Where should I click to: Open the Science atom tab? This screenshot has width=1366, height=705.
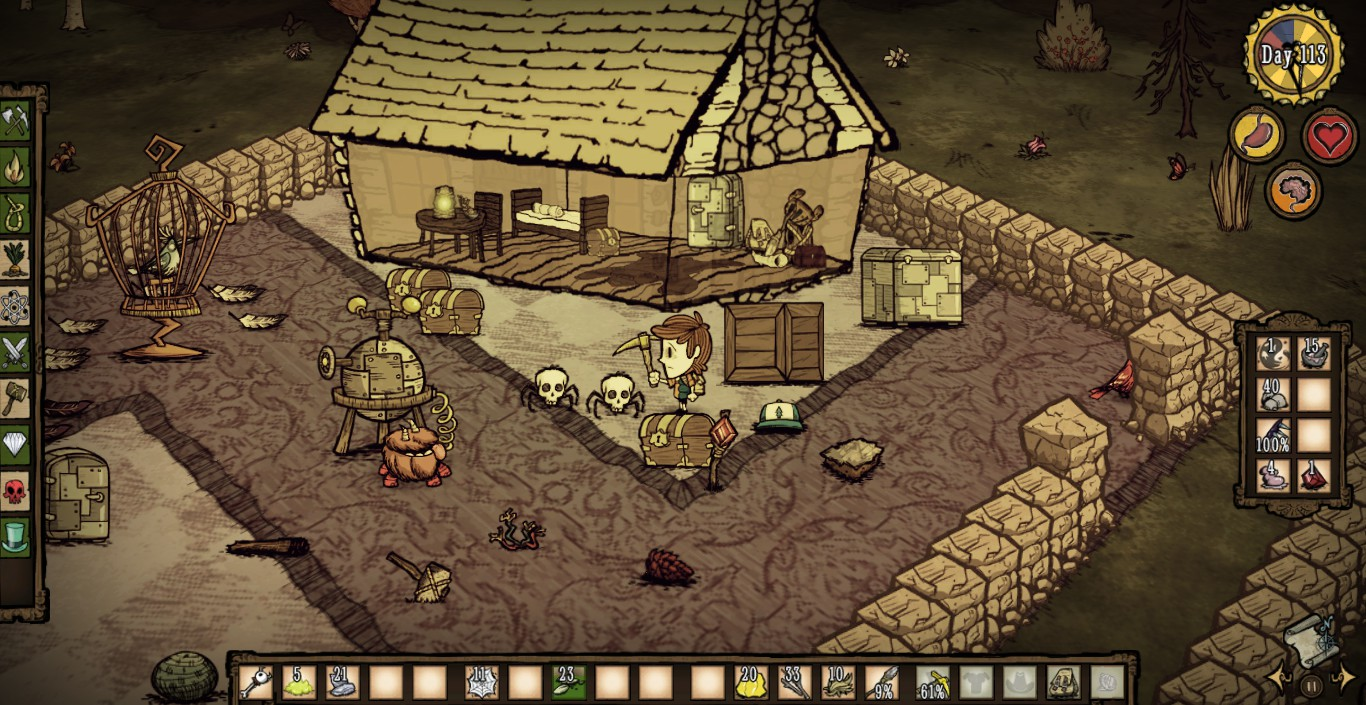pyautogui.click(x=16, y=306)
